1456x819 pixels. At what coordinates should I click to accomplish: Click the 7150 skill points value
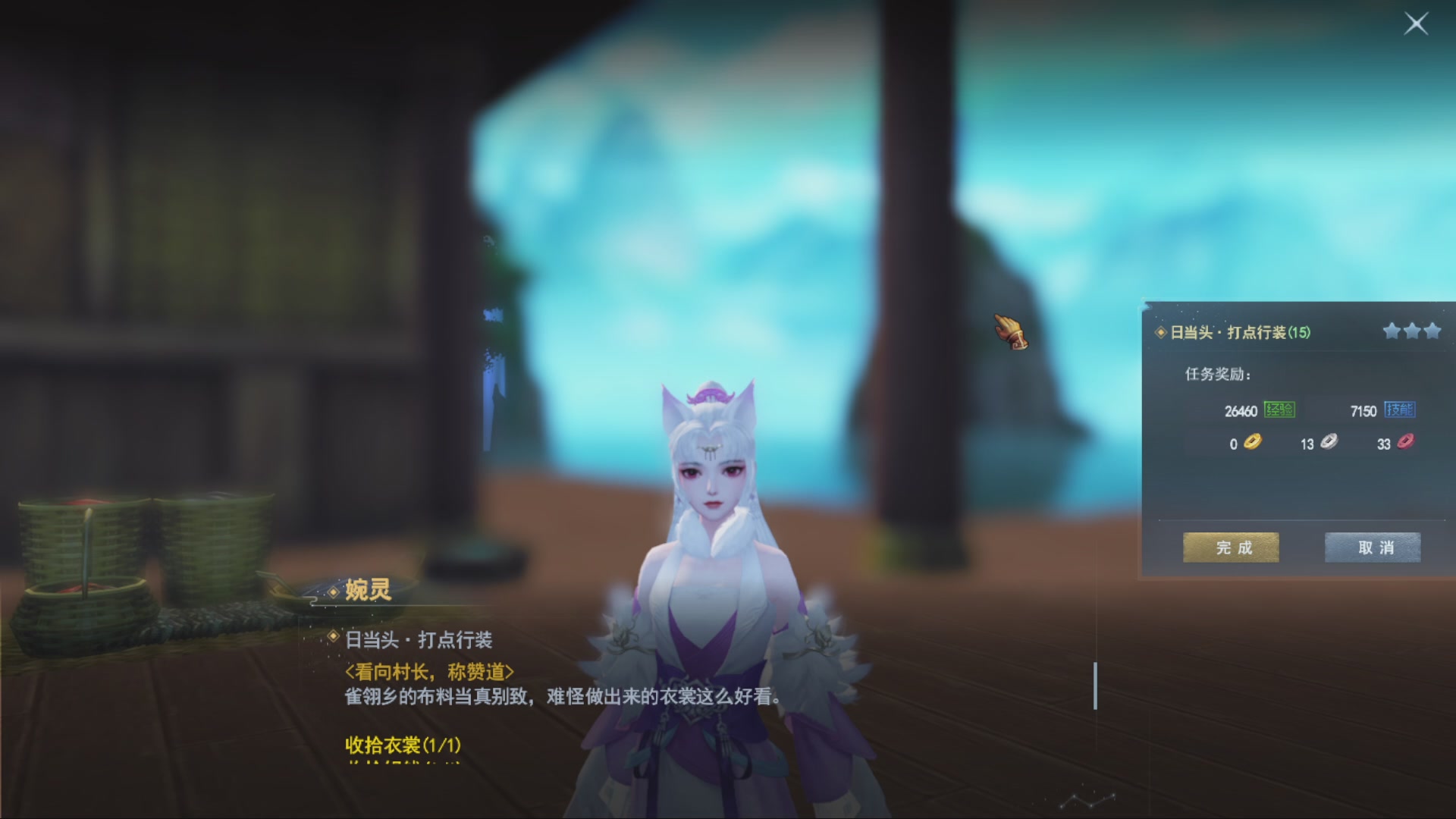point(1365,412)
